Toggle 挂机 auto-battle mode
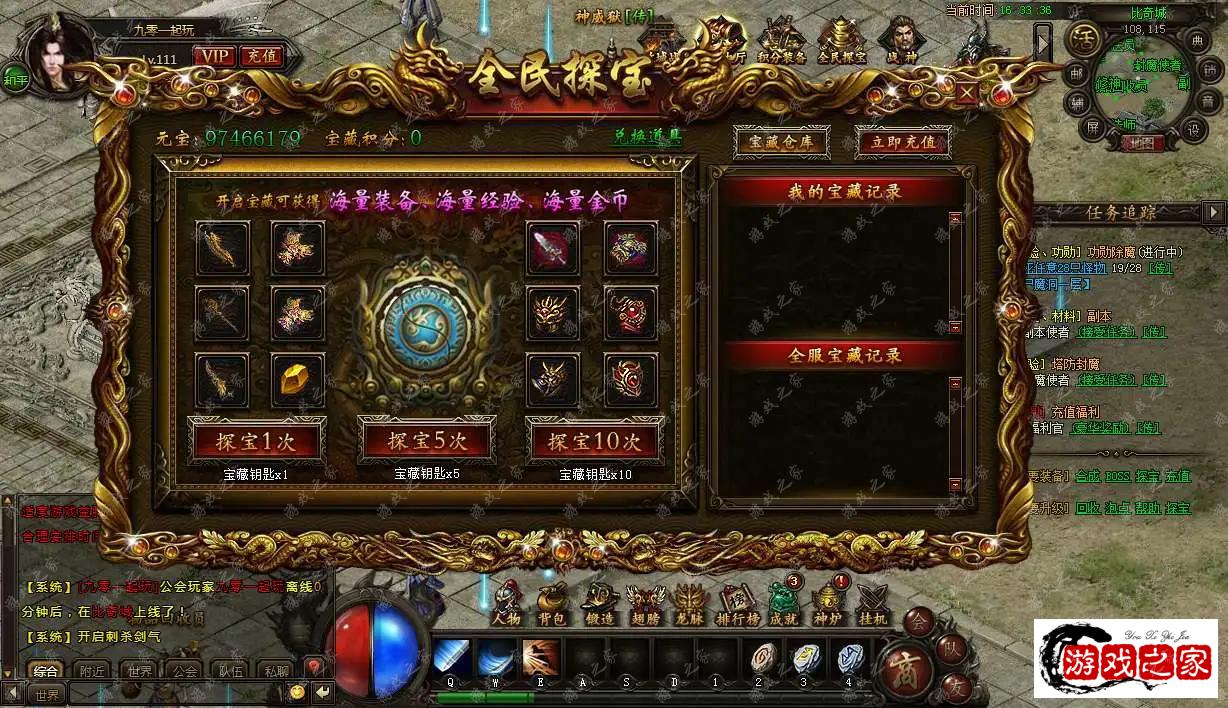The height and width of the screenshot is (708, 1228). [x=872, y=603]
